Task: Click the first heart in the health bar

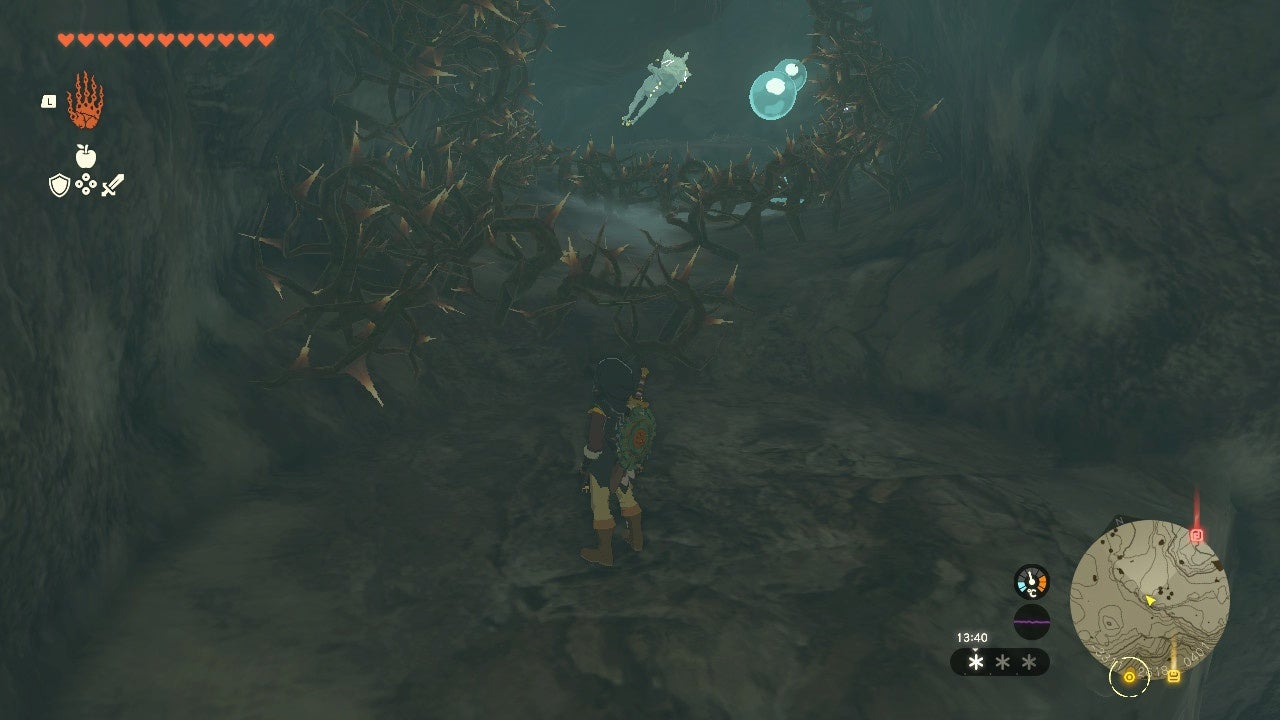Action: 66,38
